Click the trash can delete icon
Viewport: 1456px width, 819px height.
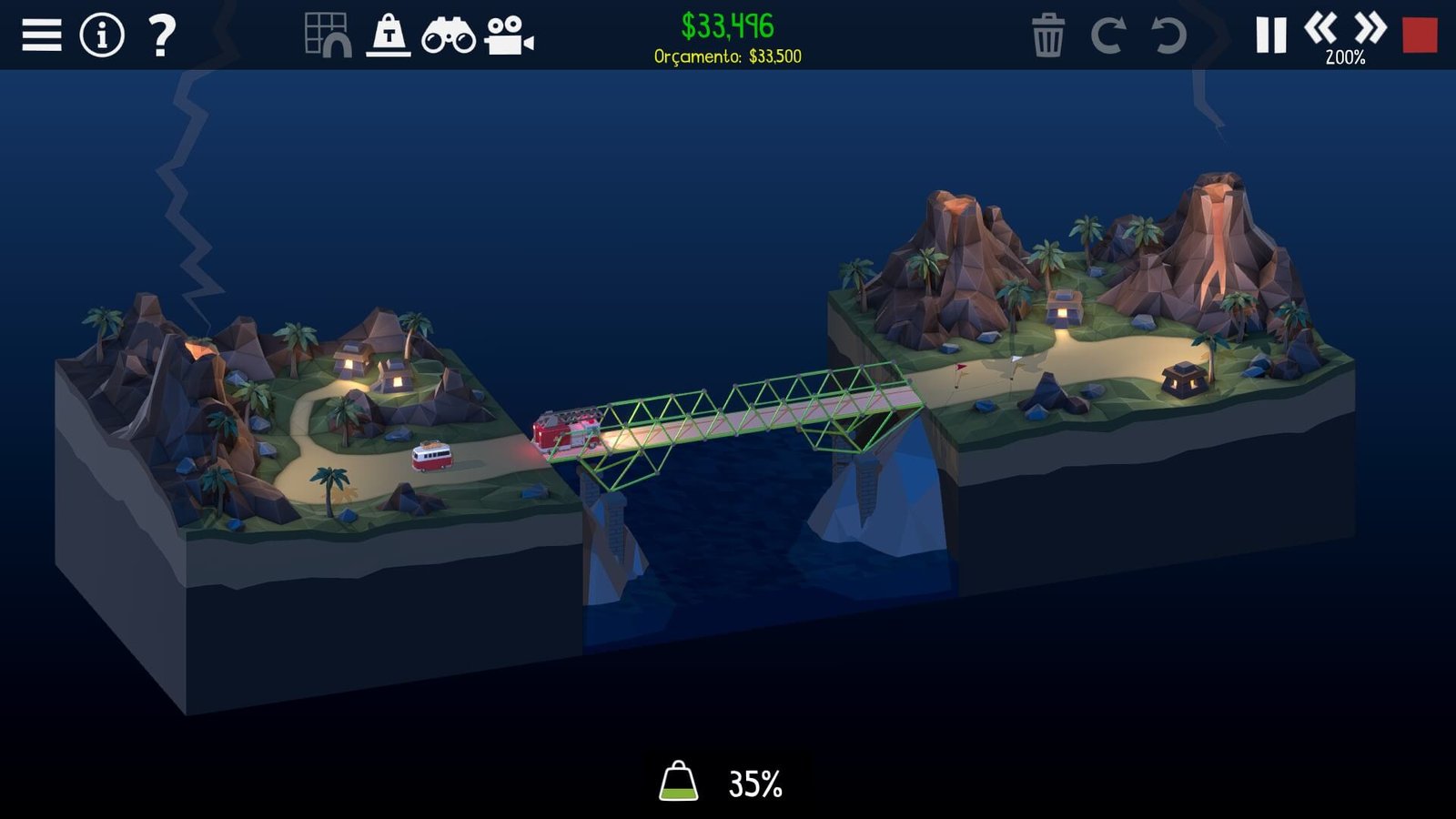(x=1047, y=35)
